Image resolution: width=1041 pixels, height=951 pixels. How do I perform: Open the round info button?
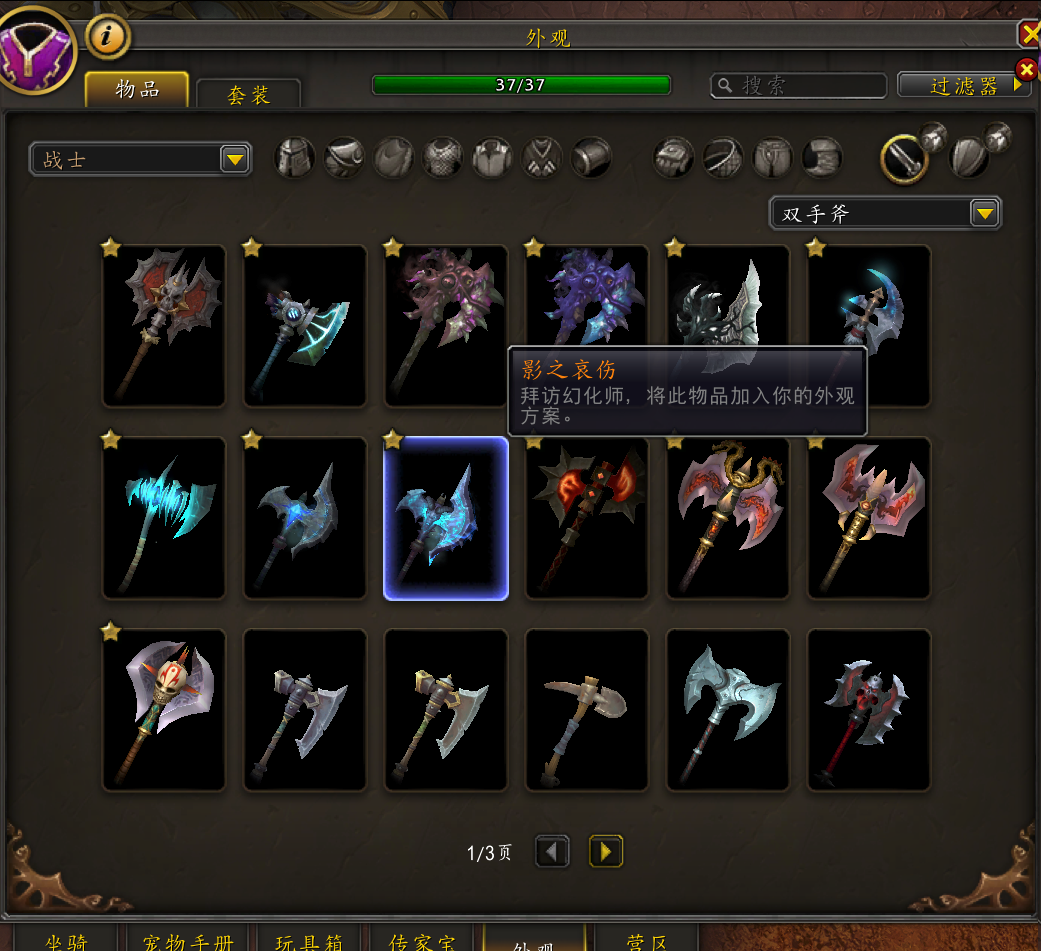108,37
